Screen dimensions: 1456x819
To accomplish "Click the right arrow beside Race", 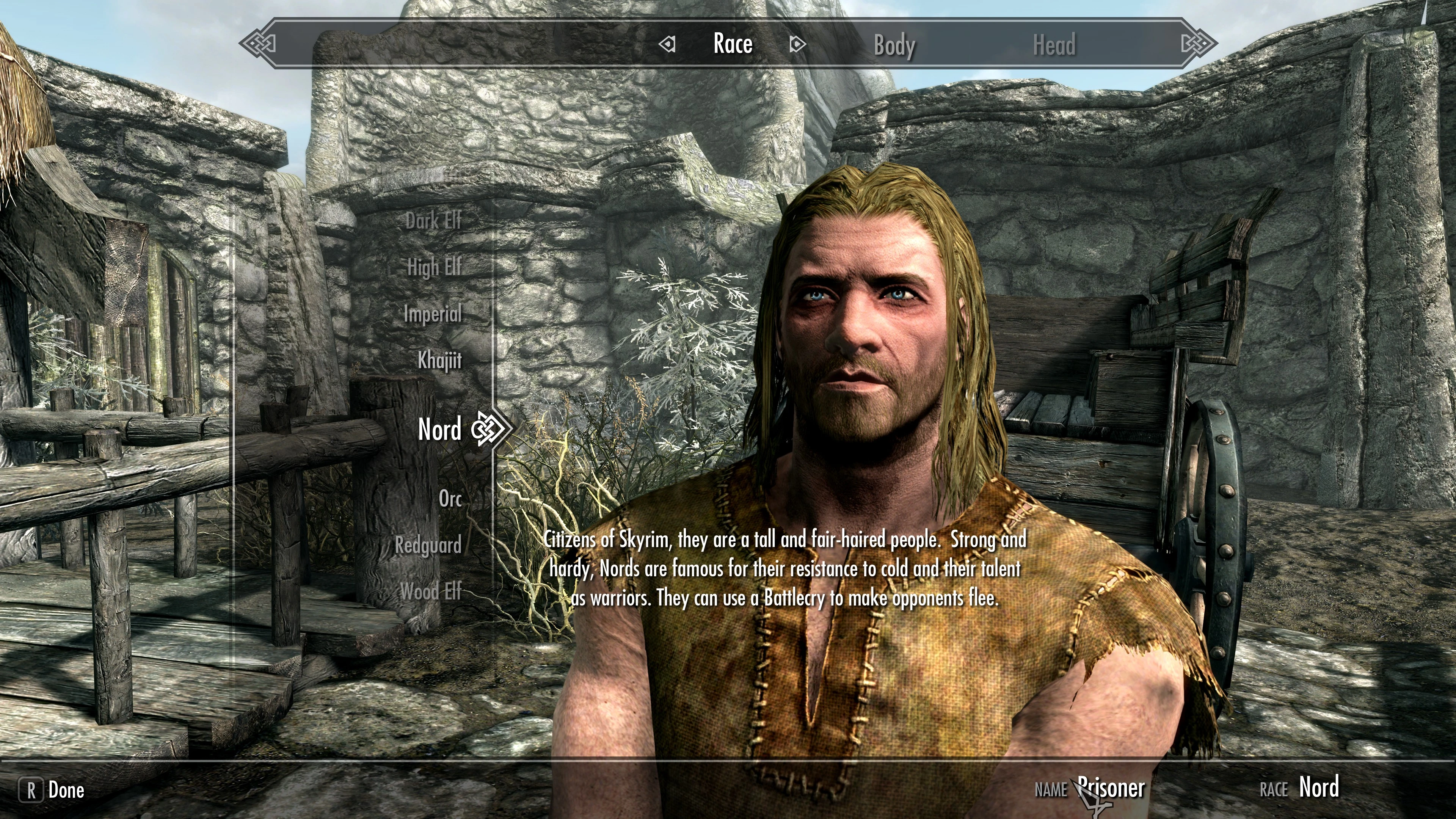I will (796, 44).
